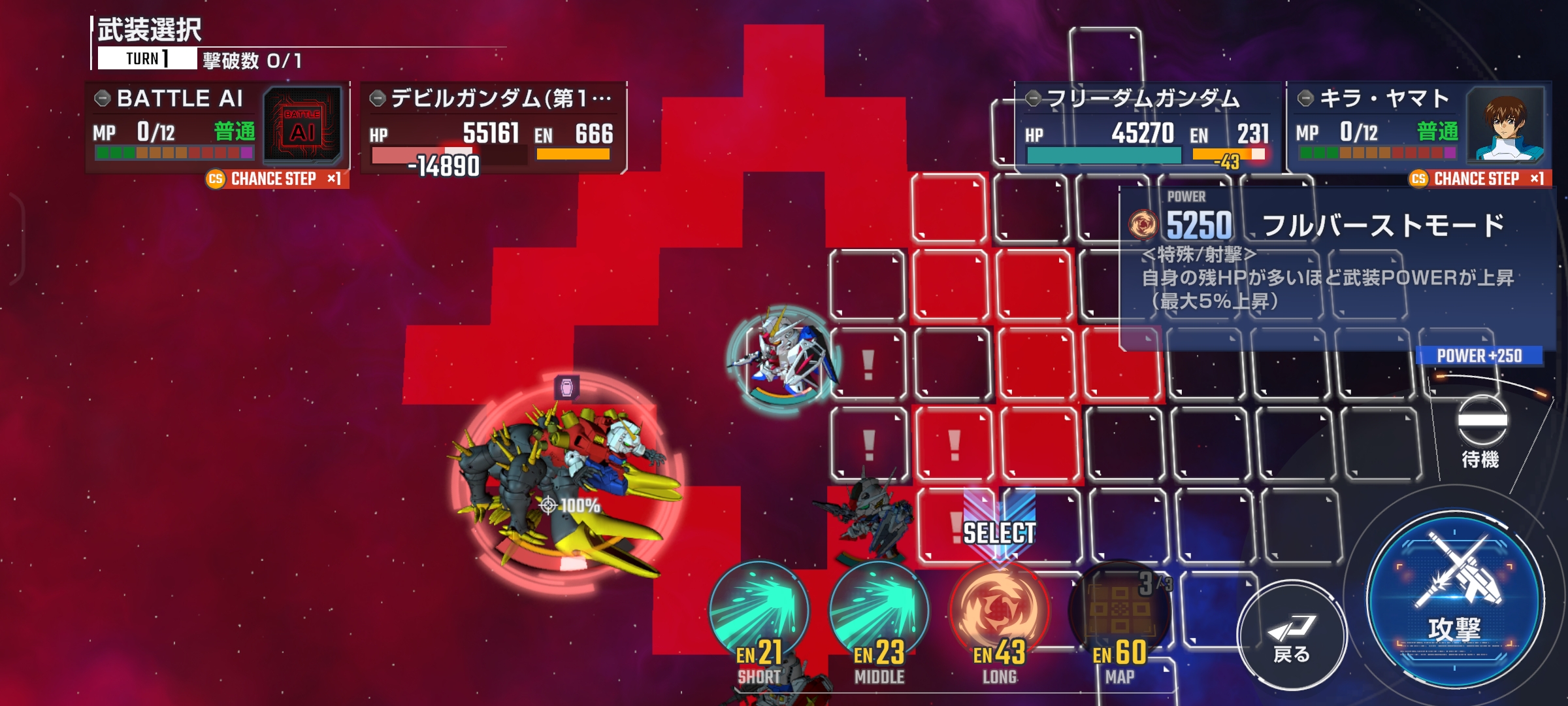The width and height of the screenshot is (1568, 706).
Task: Open the BATTLE AI pilot portrait
Action: [302, 126]
